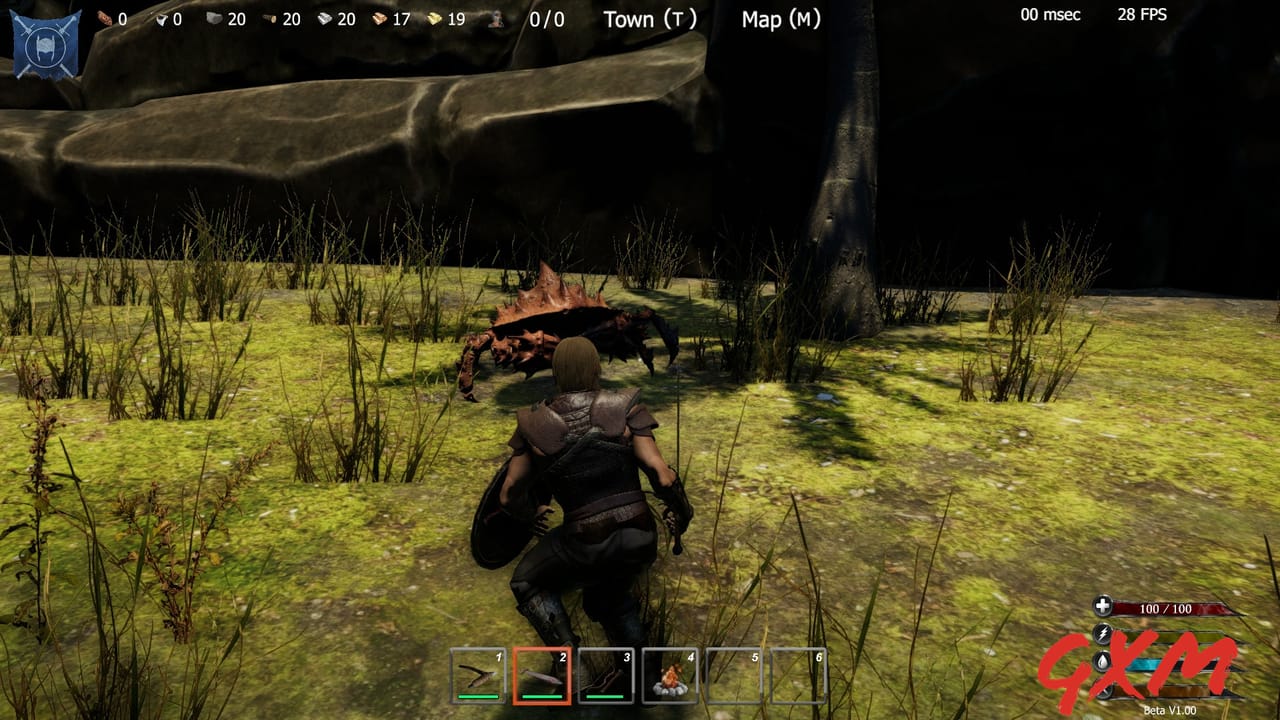Click the health plus icon
The height and width of the screenshot is (720, 1280).
point(1103,606)
